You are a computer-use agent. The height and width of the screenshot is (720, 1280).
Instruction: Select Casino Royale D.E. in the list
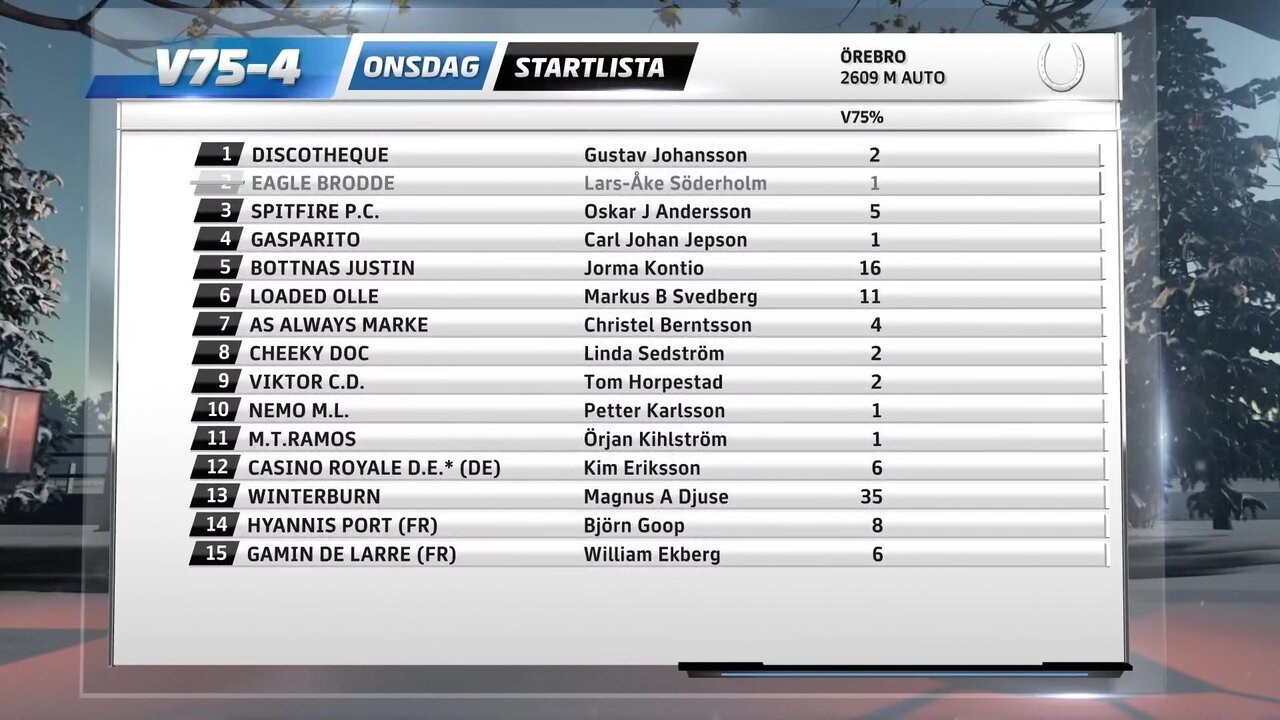tap(374, 468)
